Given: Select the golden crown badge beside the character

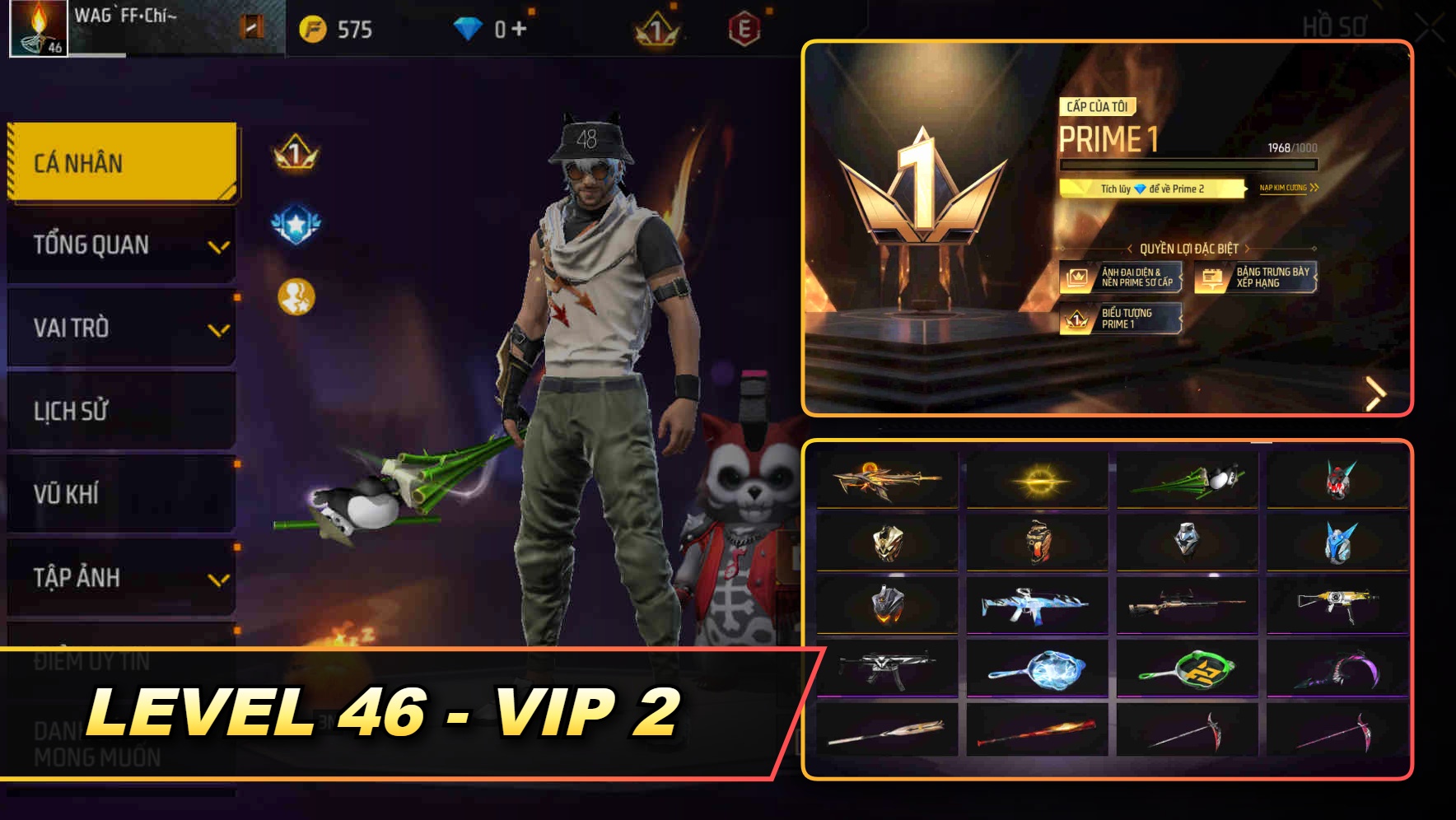Looking at the screenshot, I should coord(296,155).
